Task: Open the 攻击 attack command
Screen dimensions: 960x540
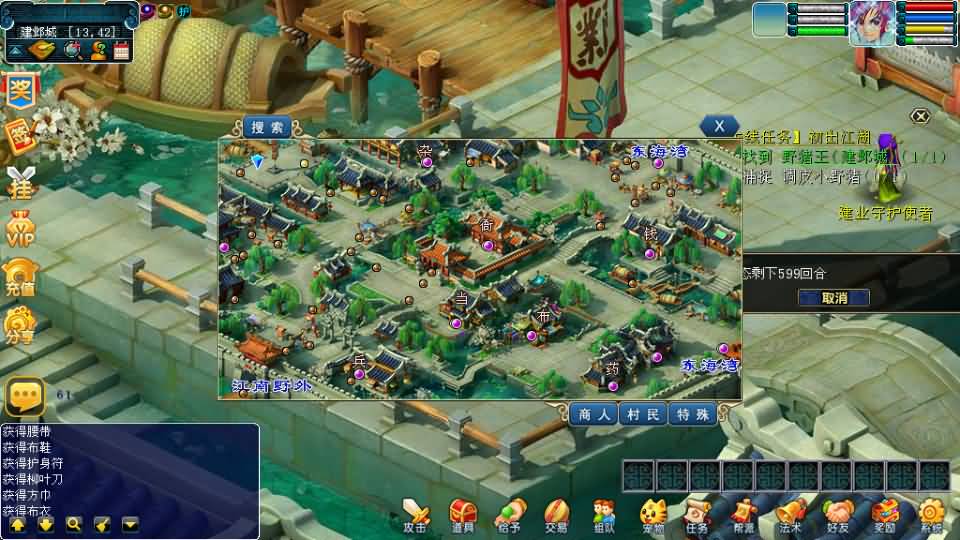Action: [x=415, y=515]
